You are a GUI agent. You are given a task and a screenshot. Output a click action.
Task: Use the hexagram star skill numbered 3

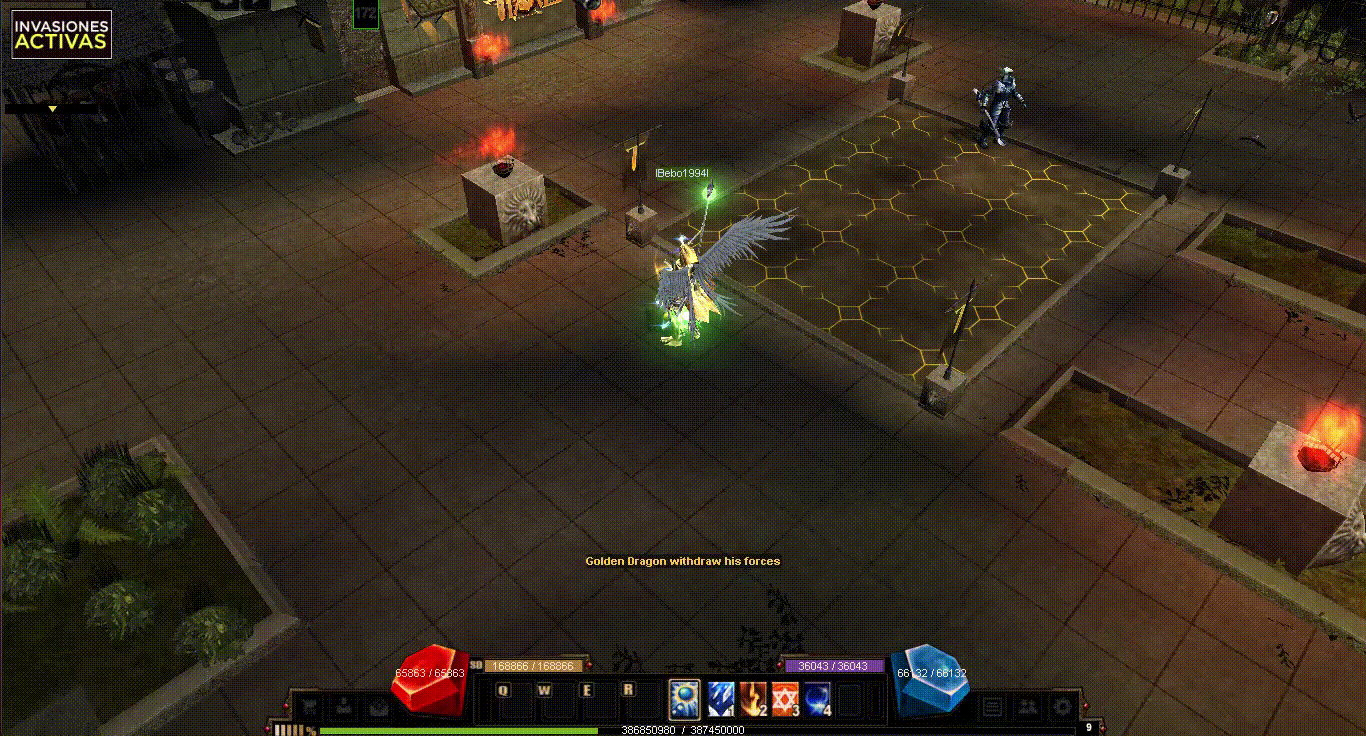point(785,698)
